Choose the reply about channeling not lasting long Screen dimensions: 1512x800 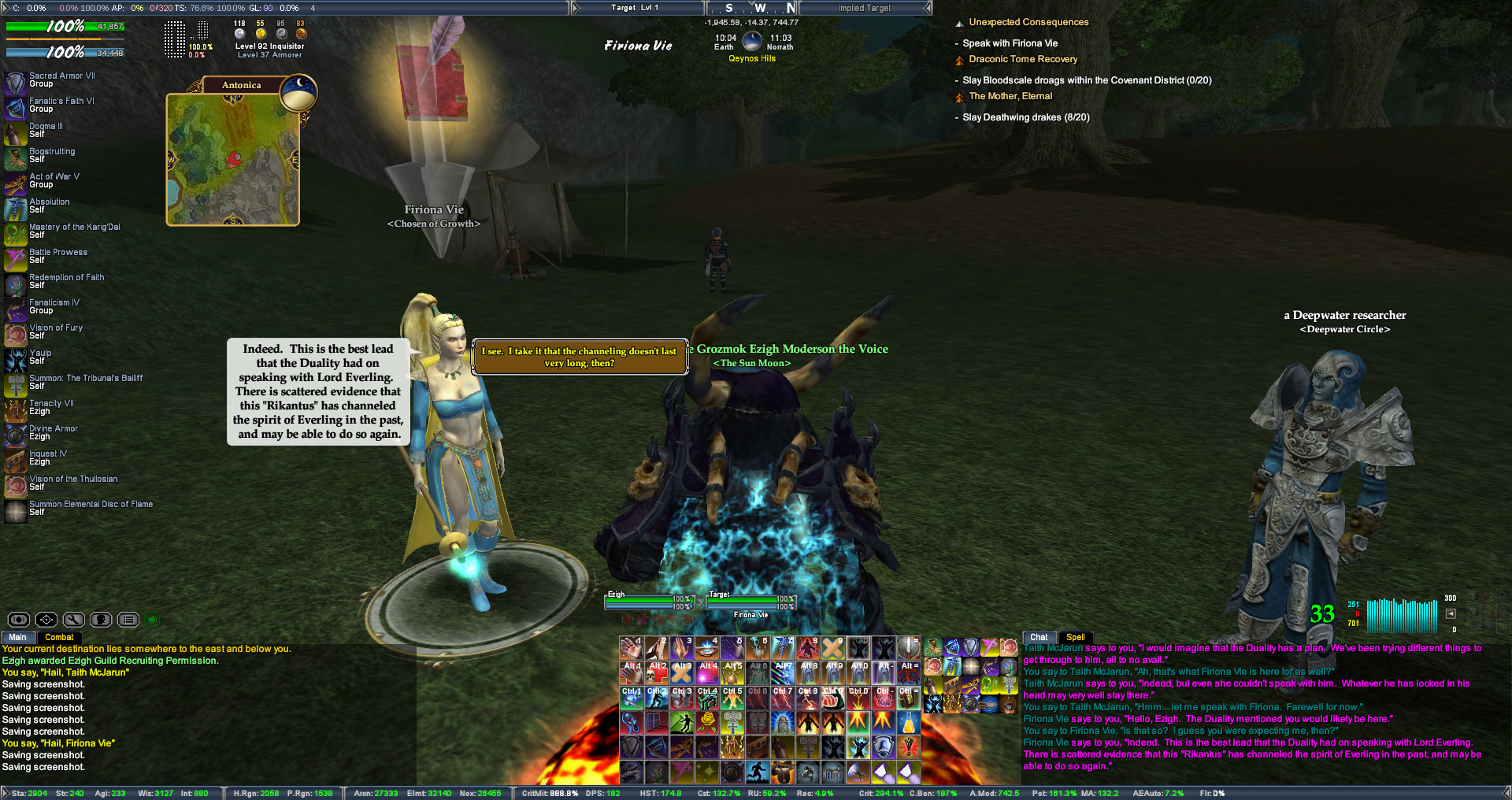579,357
